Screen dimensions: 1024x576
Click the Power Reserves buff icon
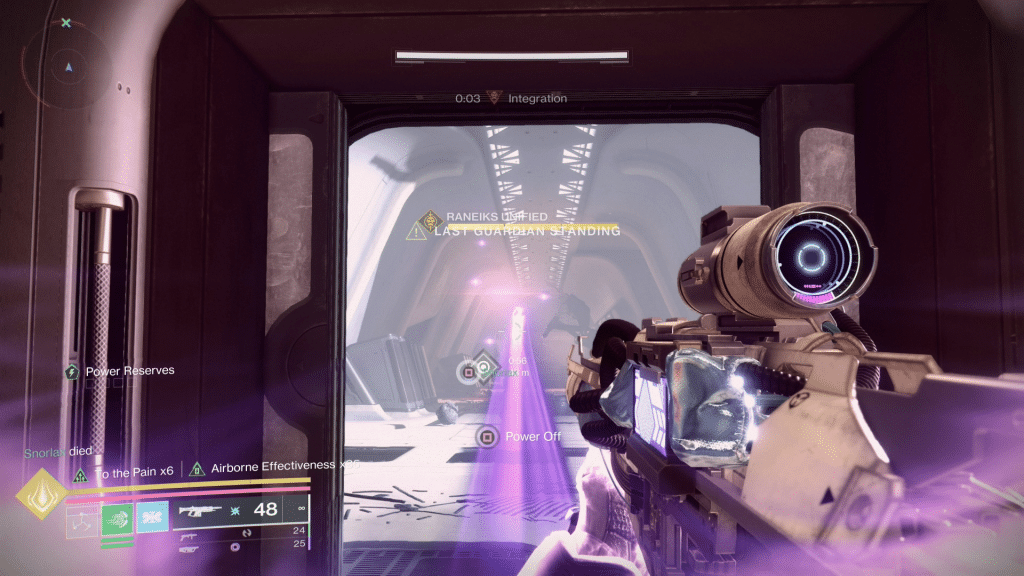[x=72, y=372]
